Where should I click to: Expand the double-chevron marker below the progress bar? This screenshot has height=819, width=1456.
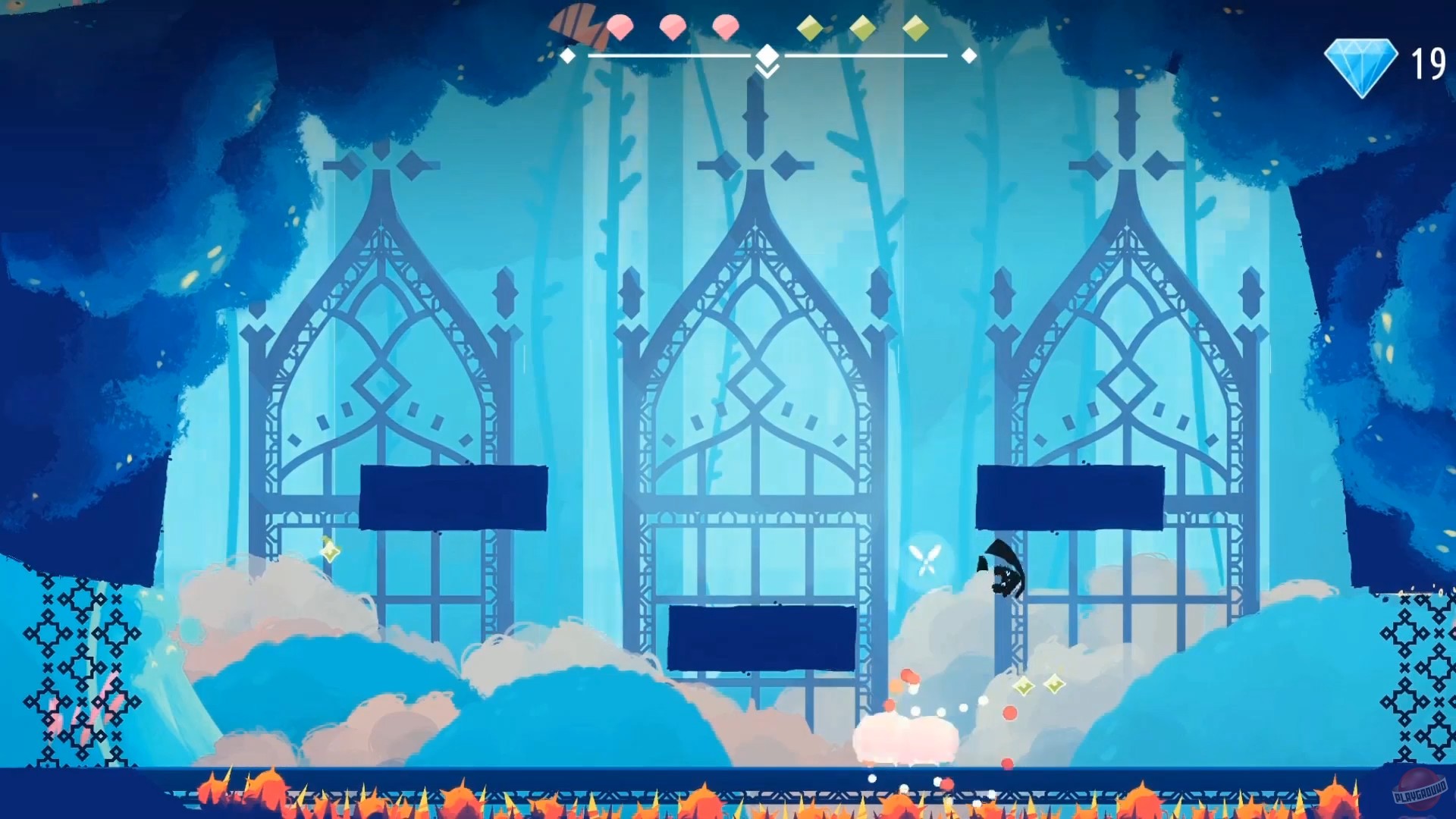(767, 72)
